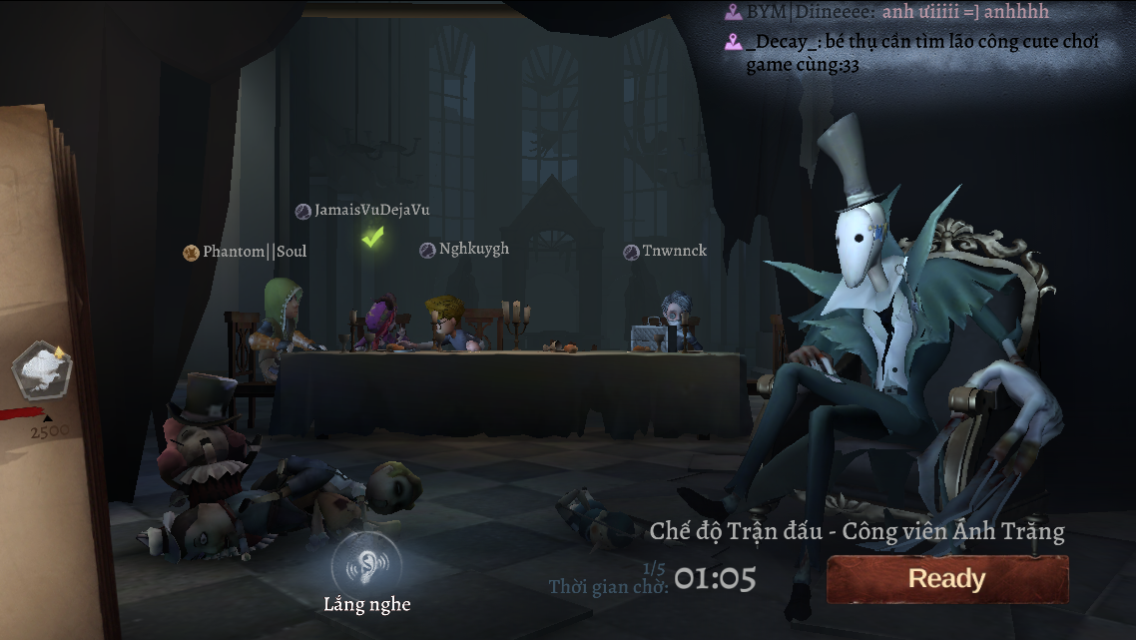The image size is (1136, 640).
Task: Select player Nghkuygh's name tag
Action: click(465, 249)
